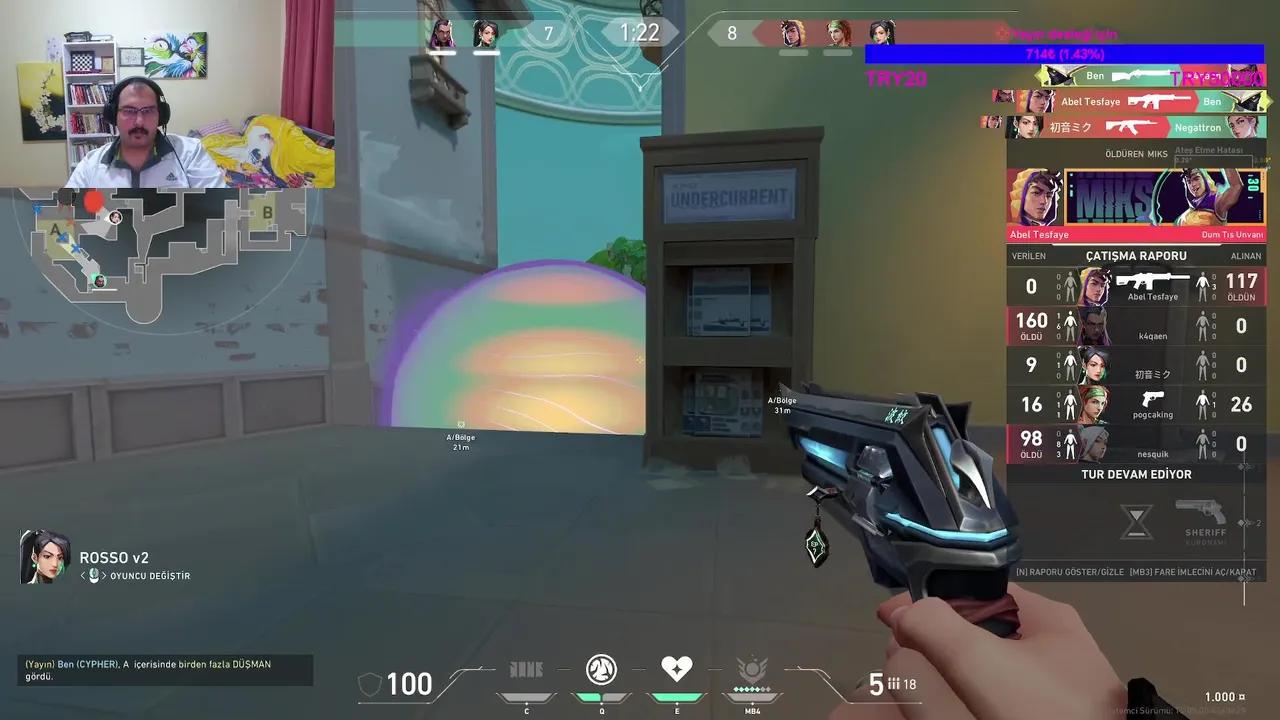The width and height of the screenshot is (1280, 720).
Task: Click the left arrow beside OYUNCU DEĞİŞTİR
Action: pyautogui.click(x=82, y=575)
